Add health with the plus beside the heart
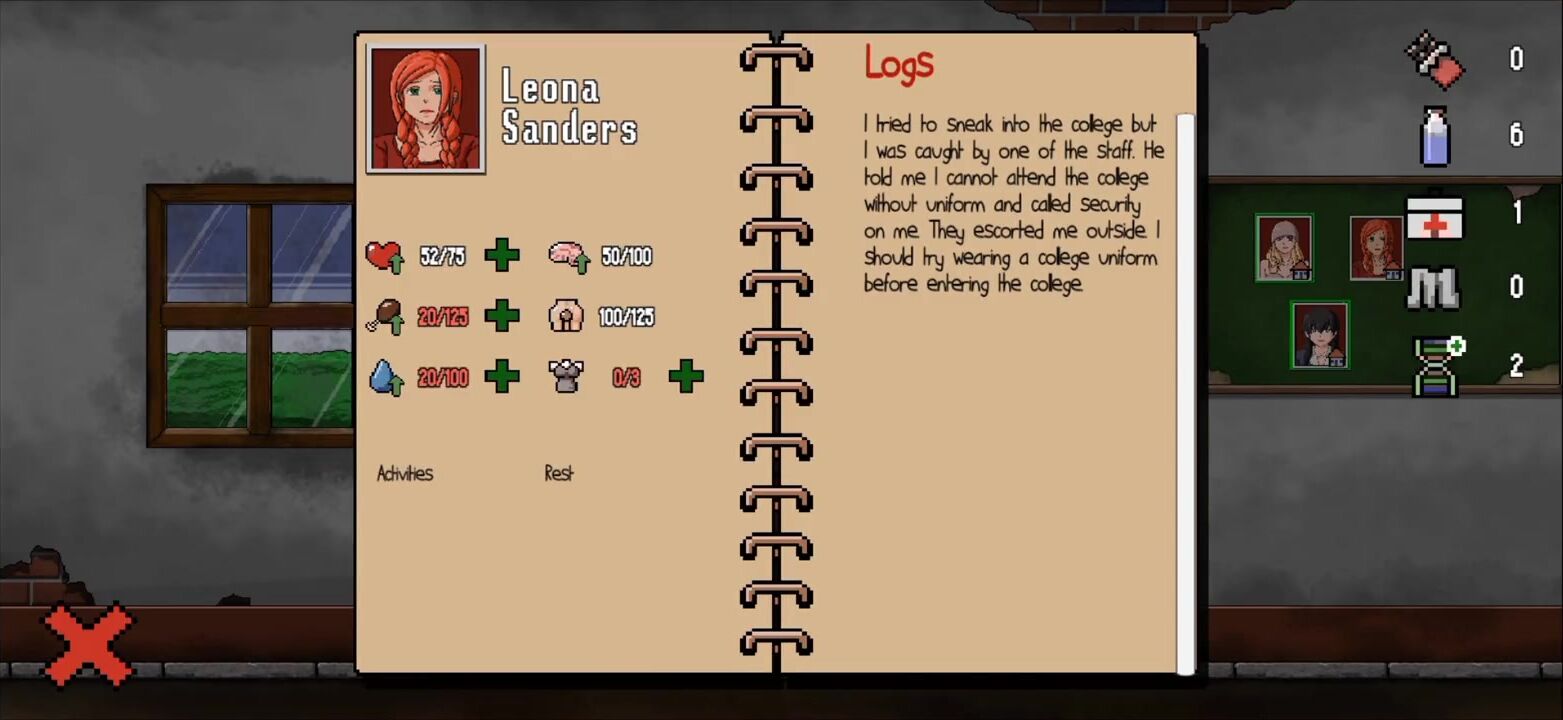Image resolution: width=1563 pixels, height=720 pixels. coord(502,256)
